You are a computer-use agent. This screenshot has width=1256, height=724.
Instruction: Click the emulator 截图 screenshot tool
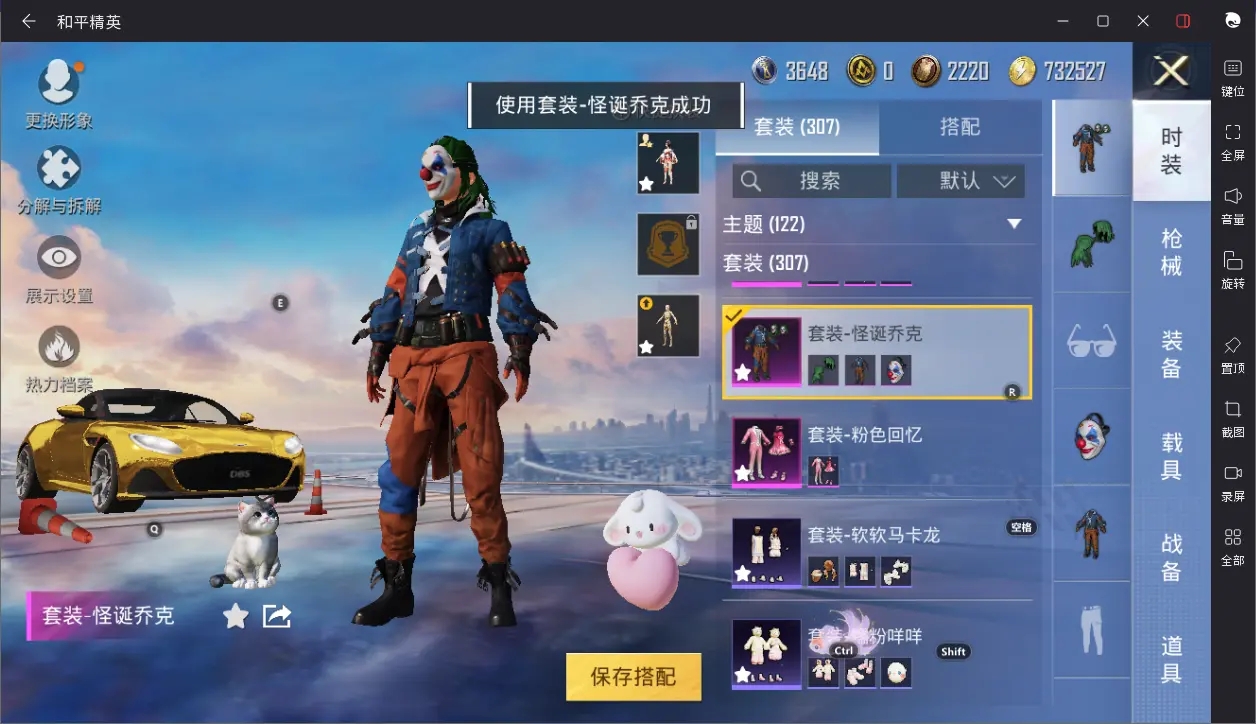pos(1233,418)
